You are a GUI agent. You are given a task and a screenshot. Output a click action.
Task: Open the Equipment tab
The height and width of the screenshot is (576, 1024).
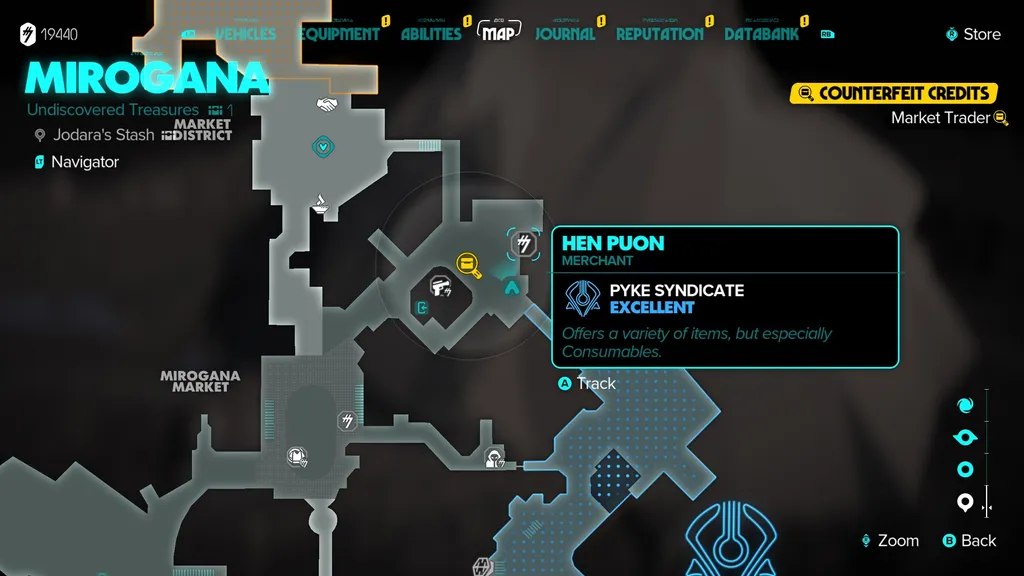pyautogui.click(x=339, y=34)
